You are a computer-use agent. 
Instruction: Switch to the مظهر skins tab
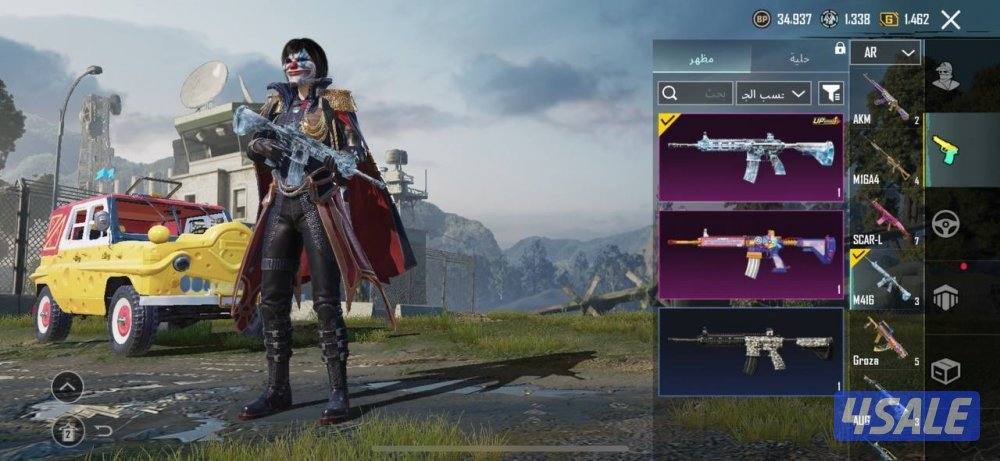tap(701, 57)
